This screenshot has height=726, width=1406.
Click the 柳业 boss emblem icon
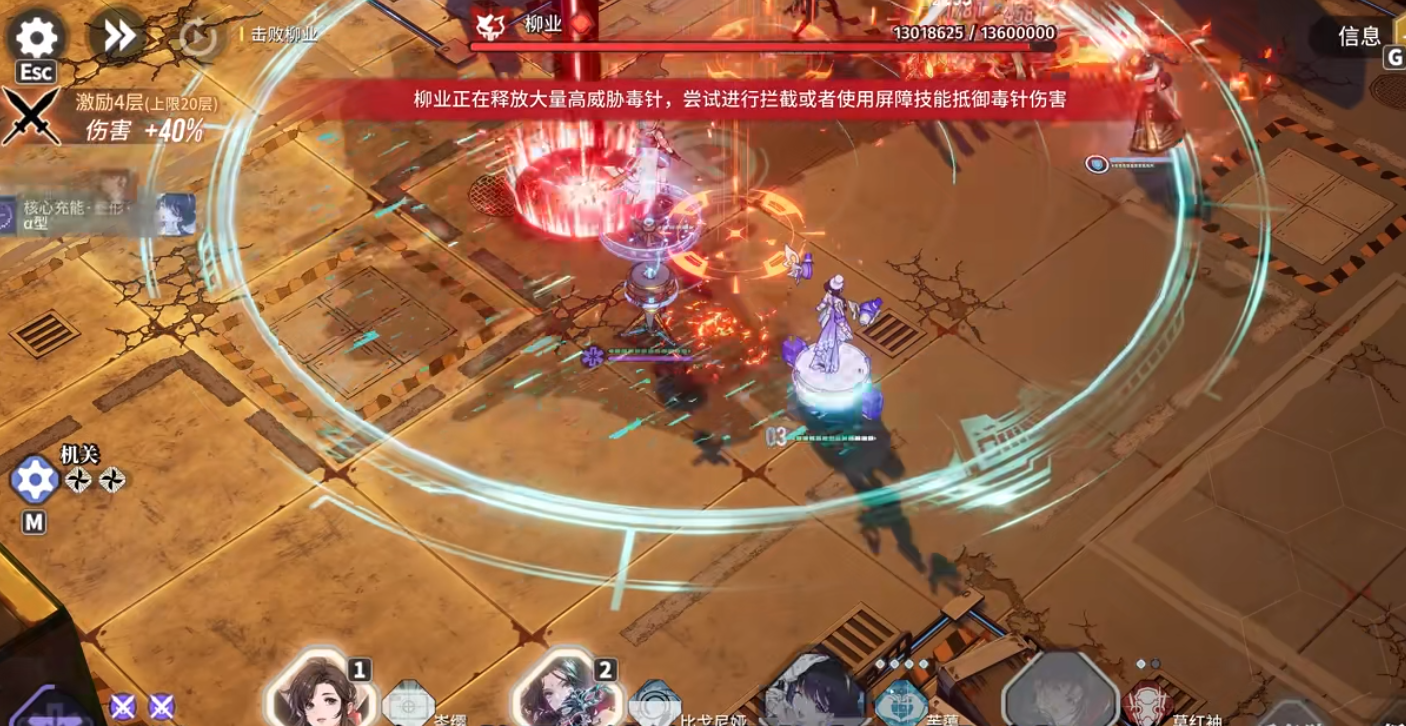tap(490, 26)
